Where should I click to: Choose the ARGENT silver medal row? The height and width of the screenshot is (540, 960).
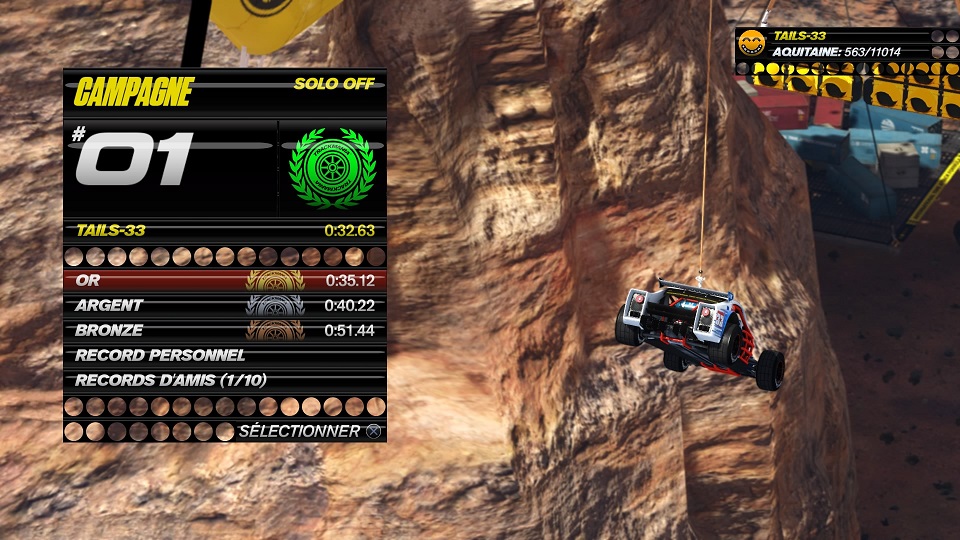coord(224,305)
